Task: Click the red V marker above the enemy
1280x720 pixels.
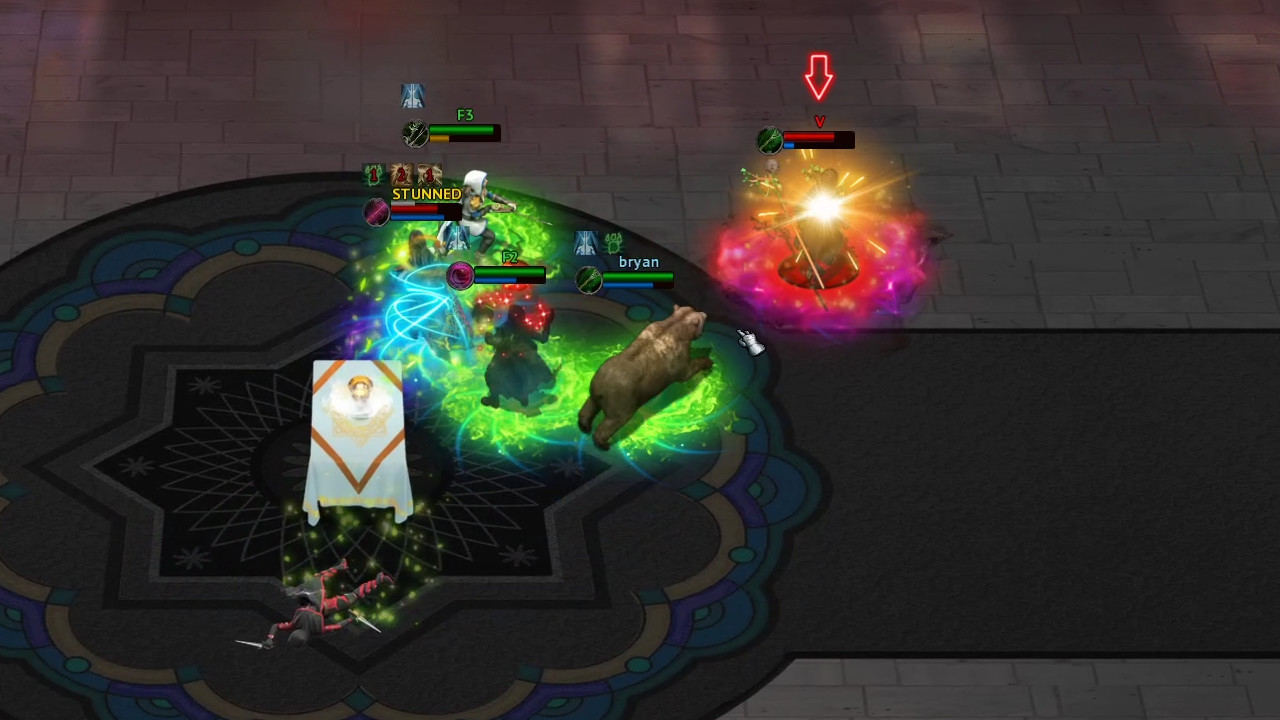Action: 820,121
